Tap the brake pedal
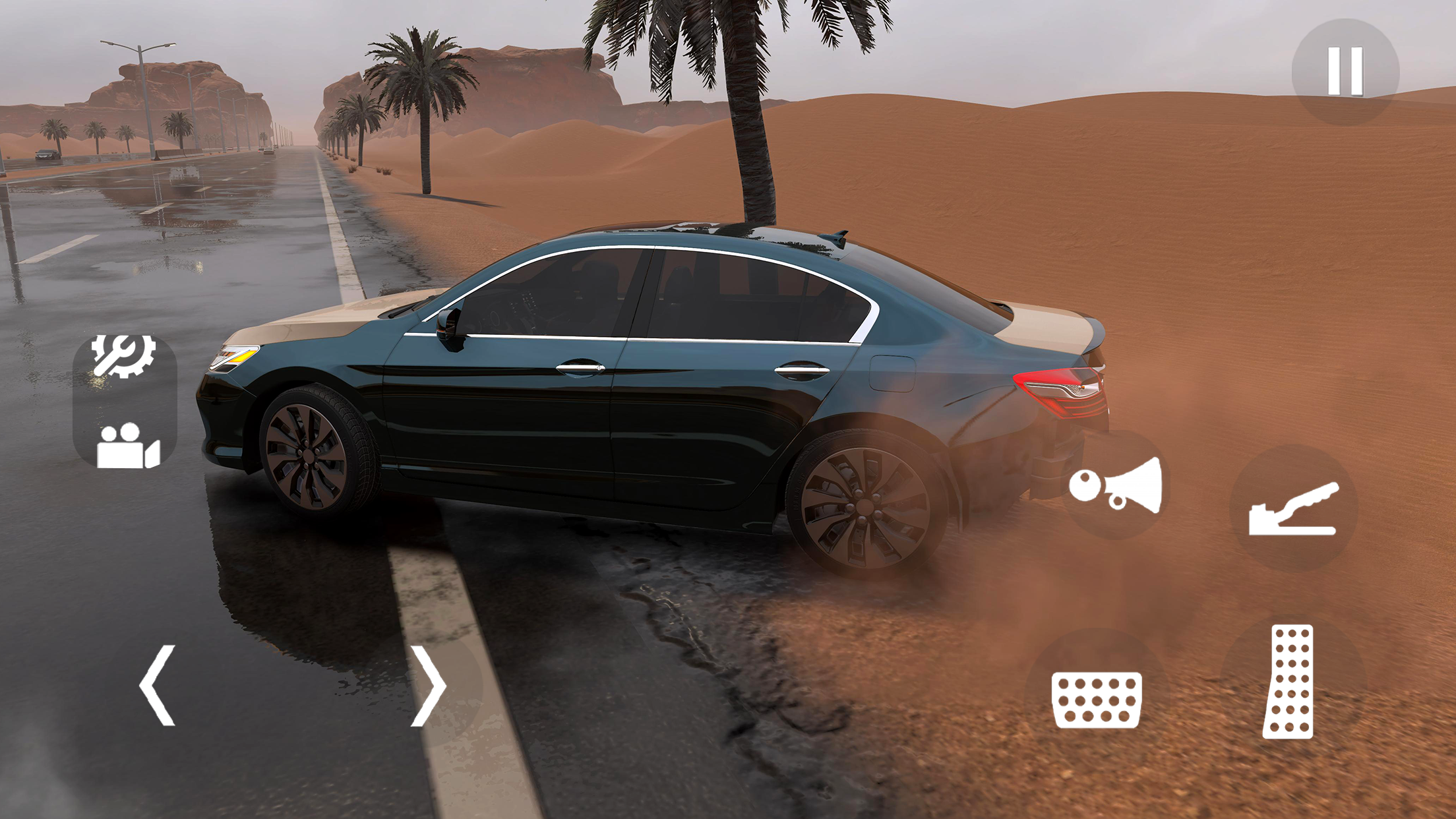Image resolution: width=1456 pixels, height=819 pixels. [1096, 700]
